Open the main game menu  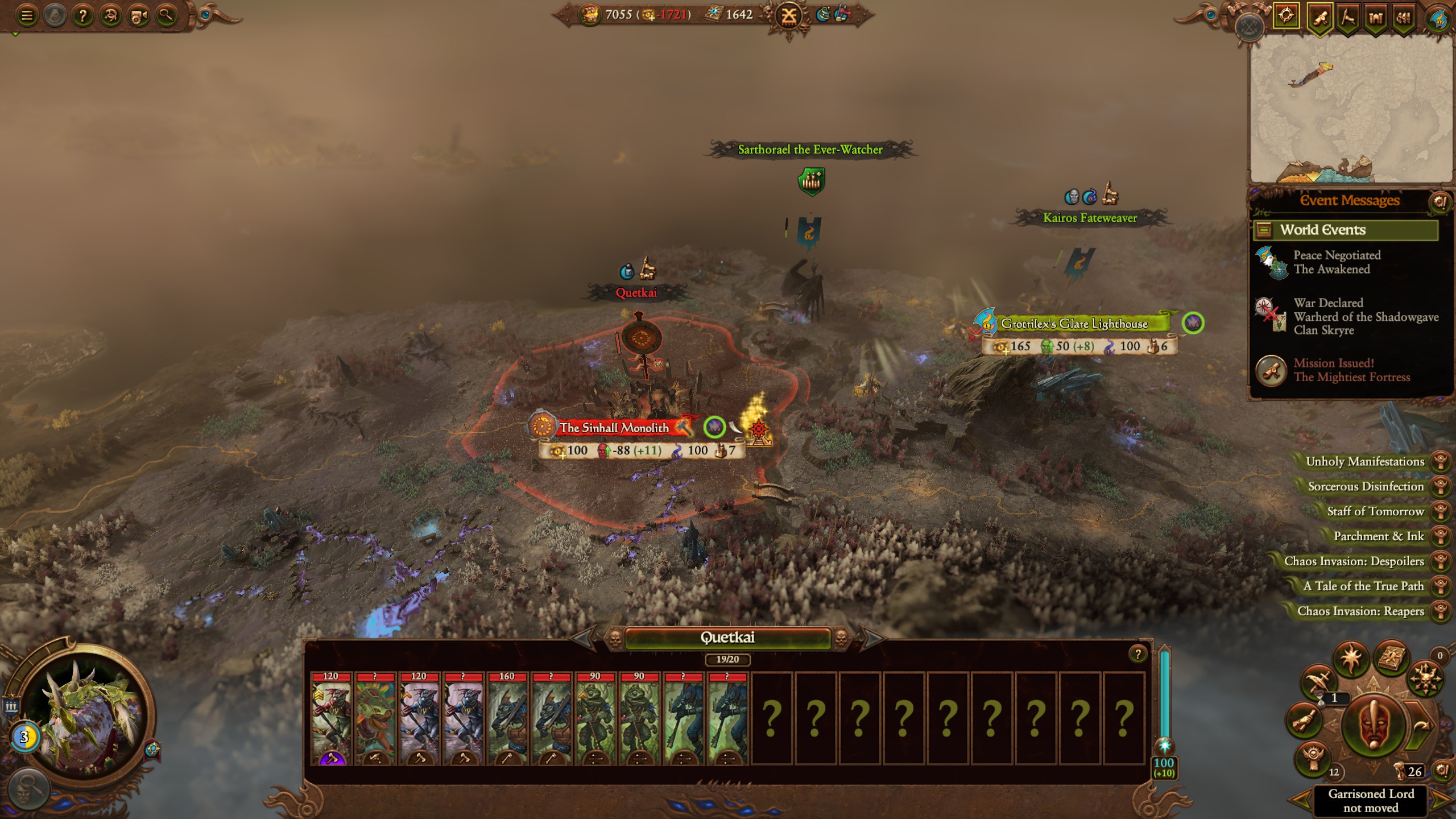click(27, 16)
